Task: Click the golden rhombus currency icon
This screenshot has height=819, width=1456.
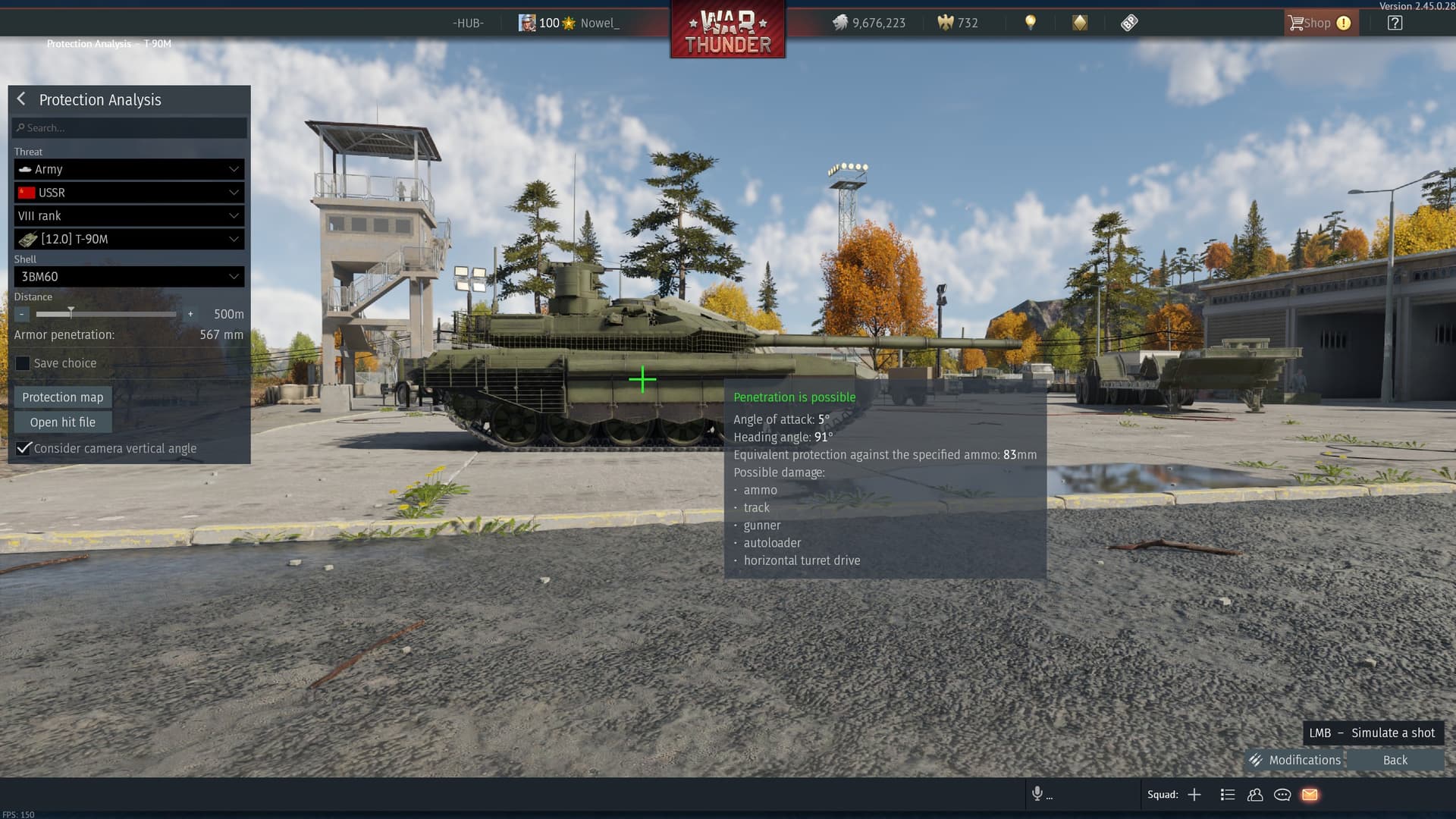Action: [1079, 24]
